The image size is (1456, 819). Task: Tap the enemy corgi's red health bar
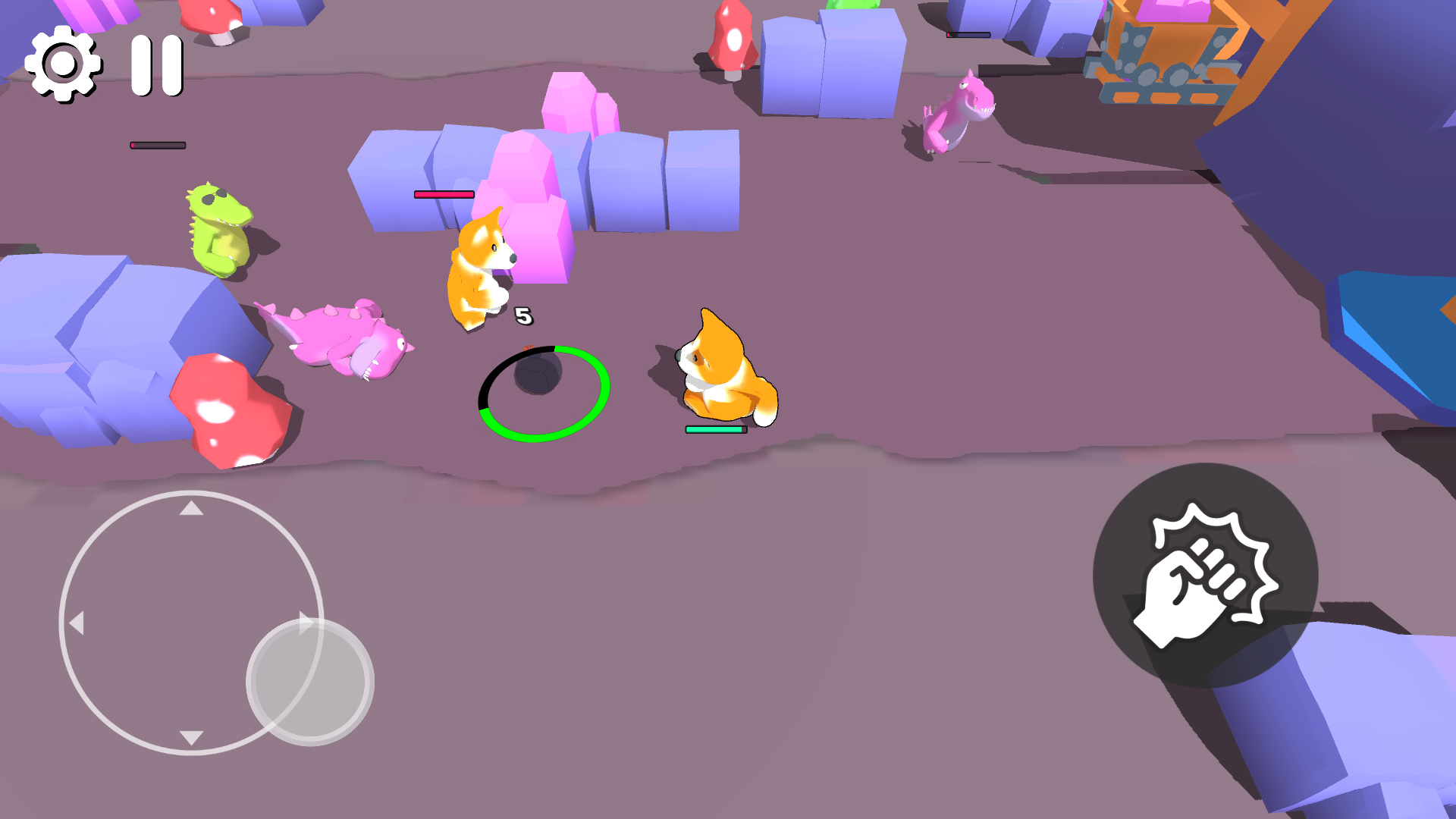tap(443, 195)
